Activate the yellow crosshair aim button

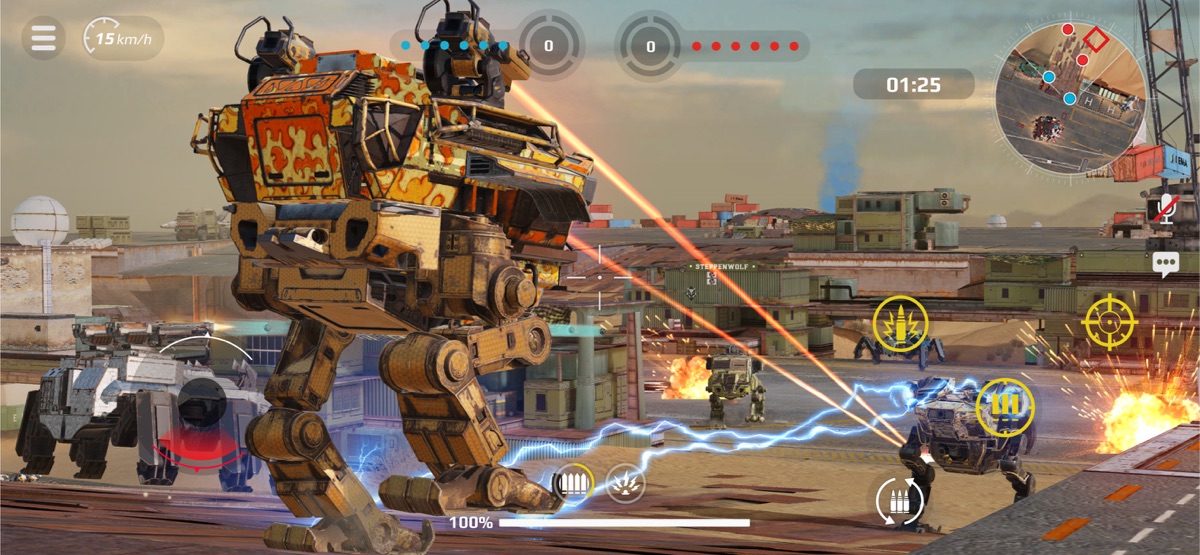[x=1112, y=322]
